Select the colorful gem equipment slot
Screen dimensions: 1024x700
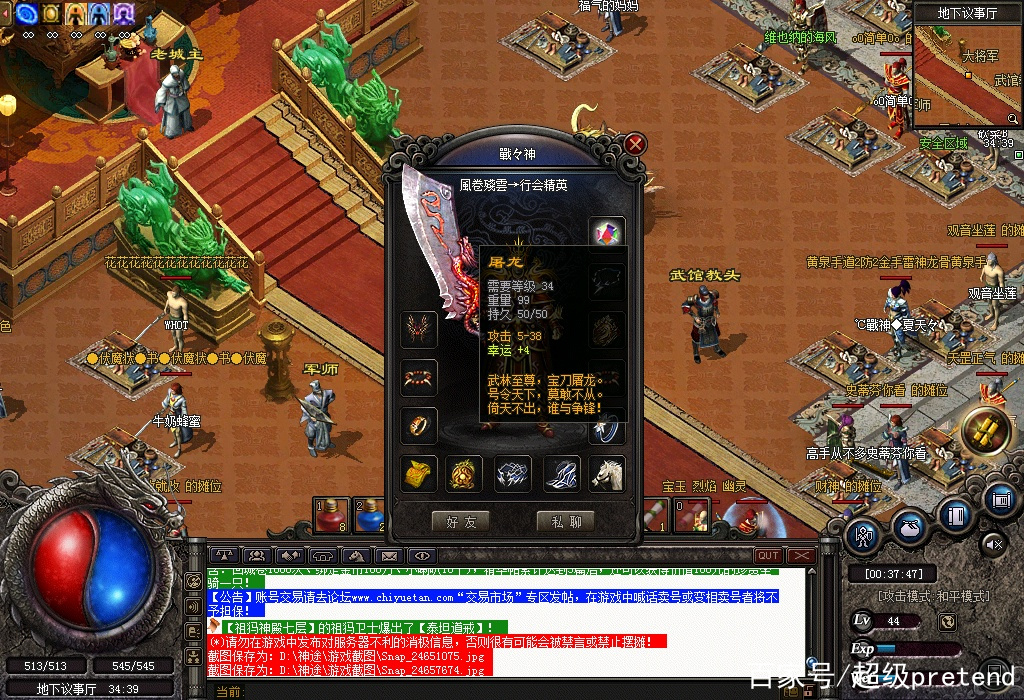coord(607,234)
